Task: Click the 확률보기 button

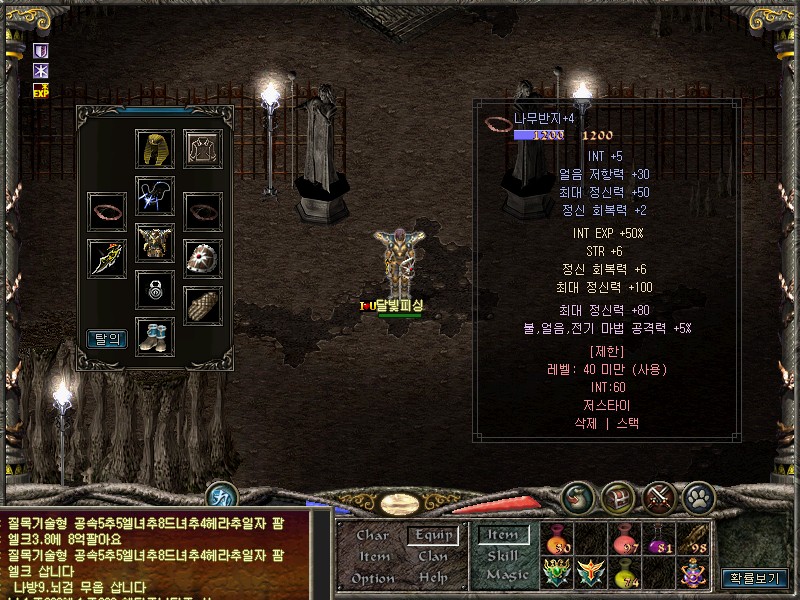Action: 753,578
